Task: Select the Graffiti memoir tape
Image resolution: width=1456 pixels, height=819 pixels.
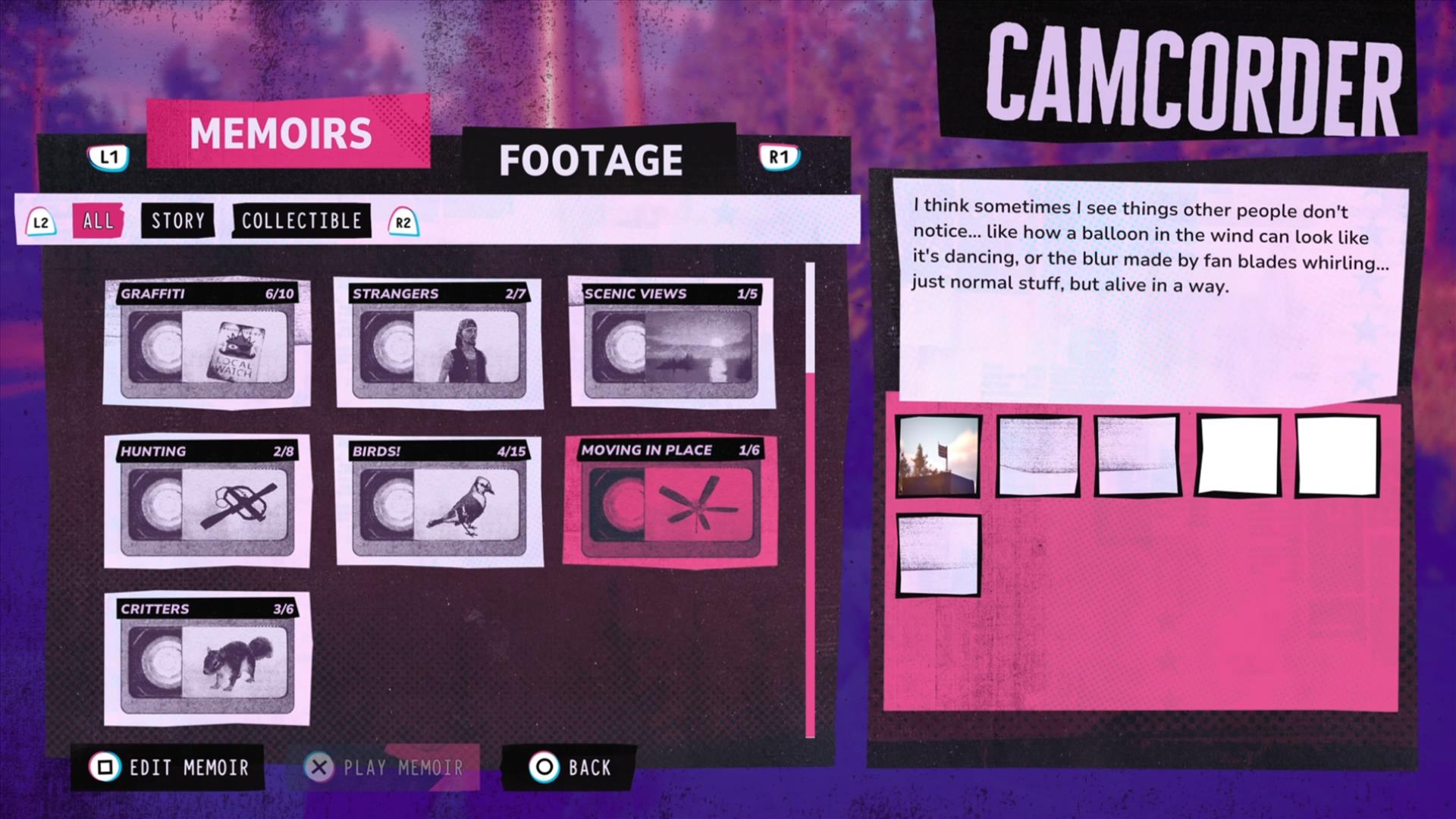Action: (x=207, y=343)
